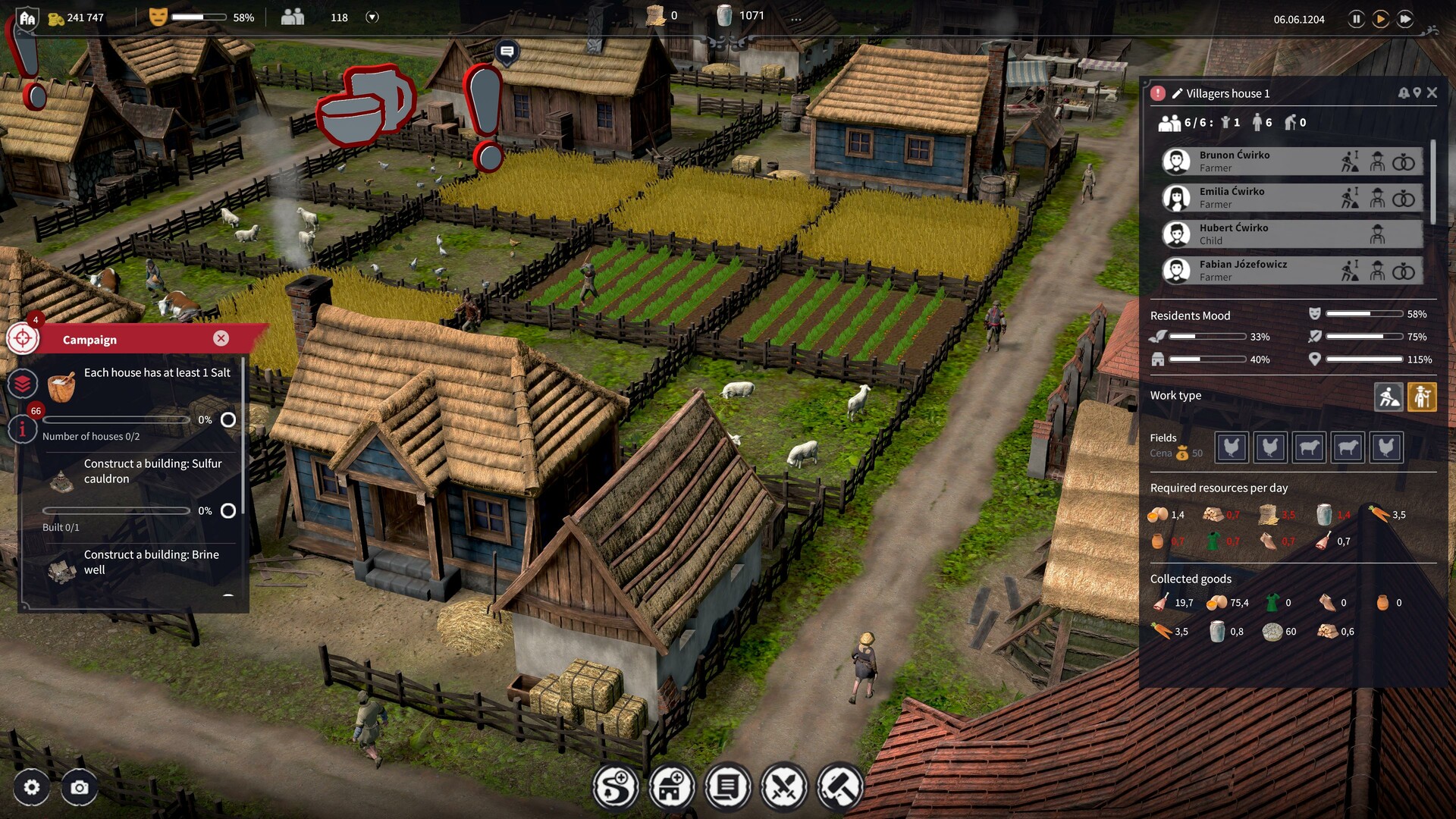
Task: Enable the farmer work type
Action: tap(1423, 397)
